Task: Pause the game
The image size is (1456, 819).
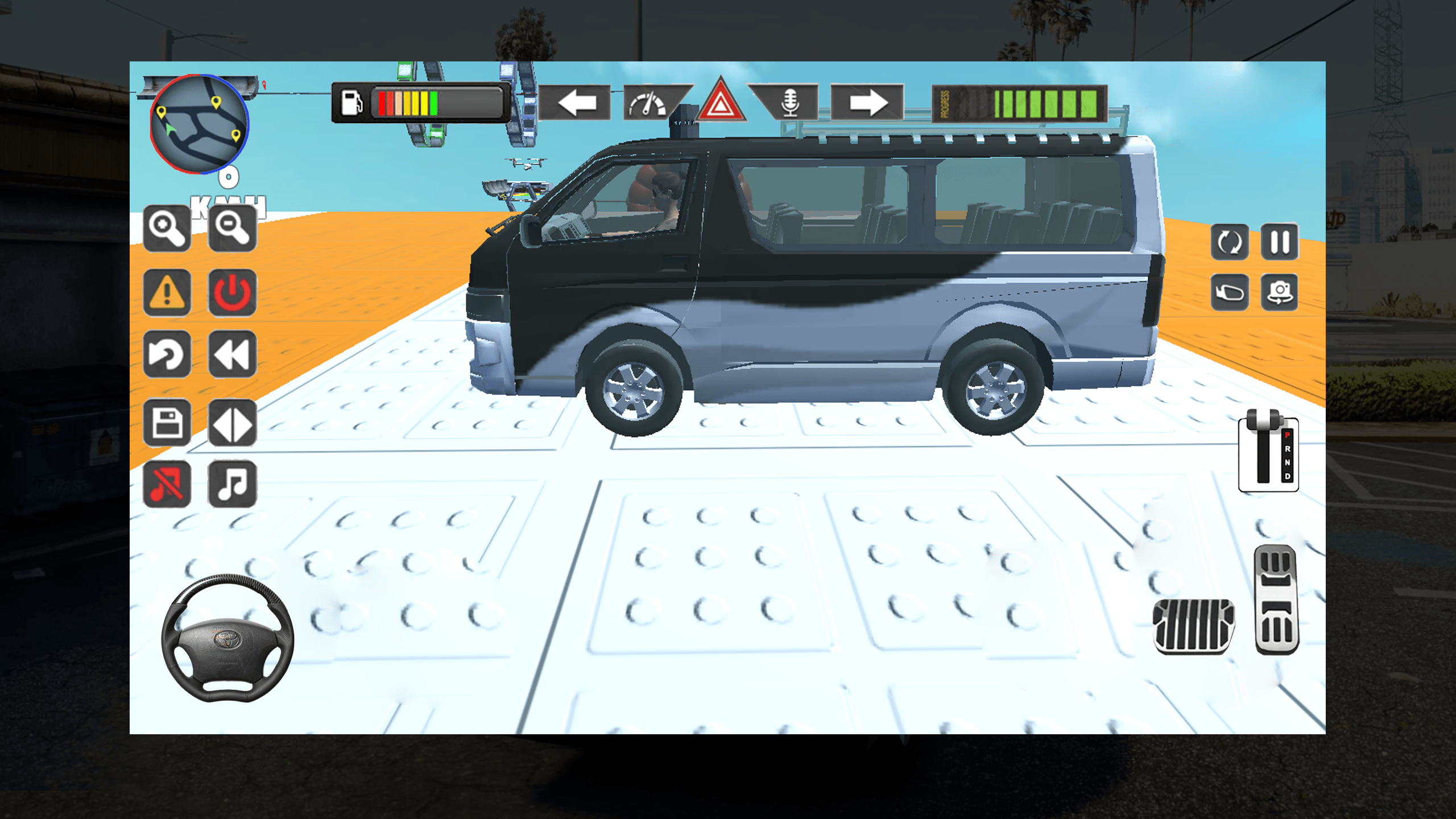Action: [x=1280, y=242]
